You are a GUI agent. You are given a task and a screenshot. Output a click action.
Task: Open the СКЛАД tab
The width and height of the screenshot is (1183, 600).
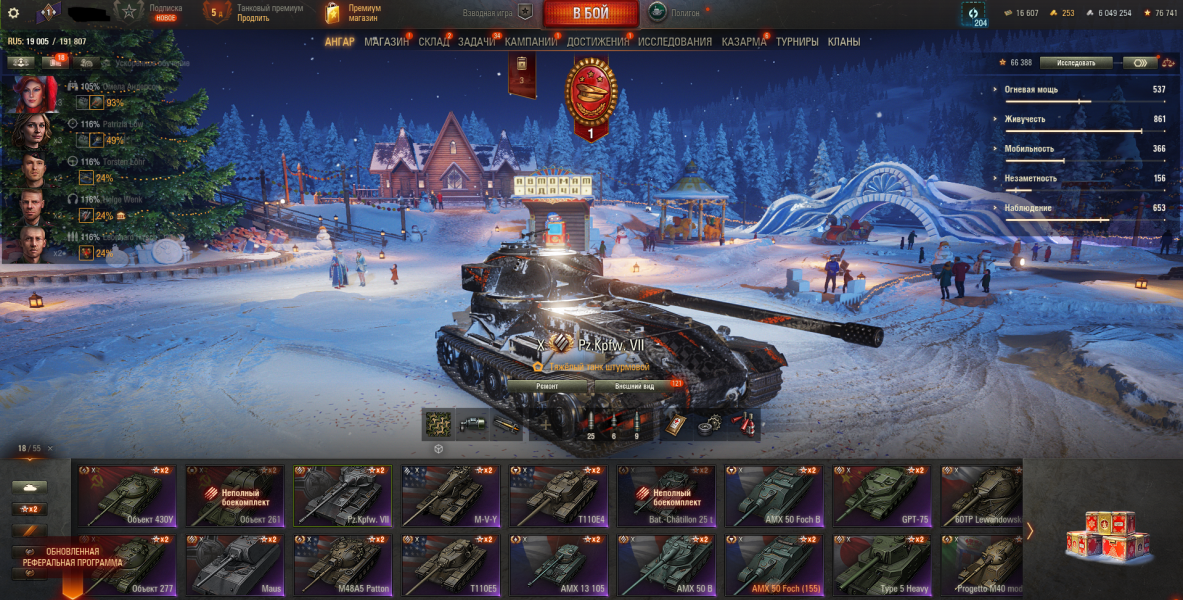click(x=434, y=42)
